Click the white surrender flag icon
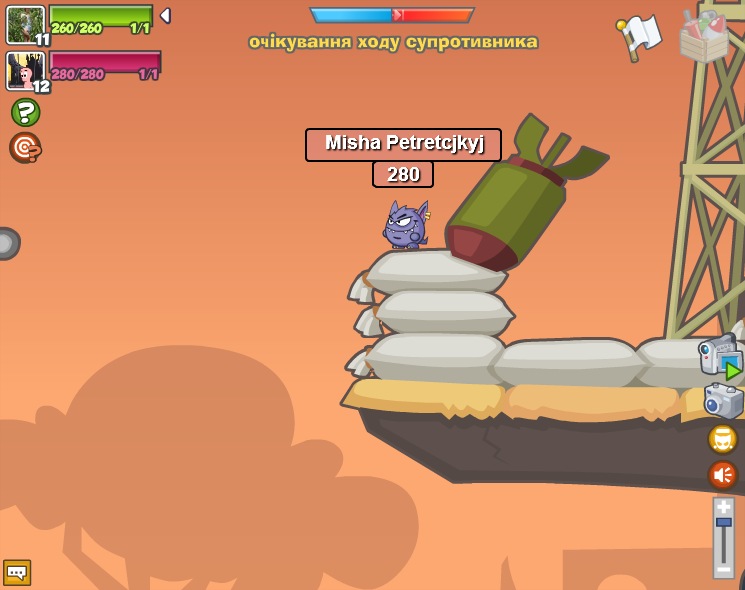The image size is (745, 590). 640,36
